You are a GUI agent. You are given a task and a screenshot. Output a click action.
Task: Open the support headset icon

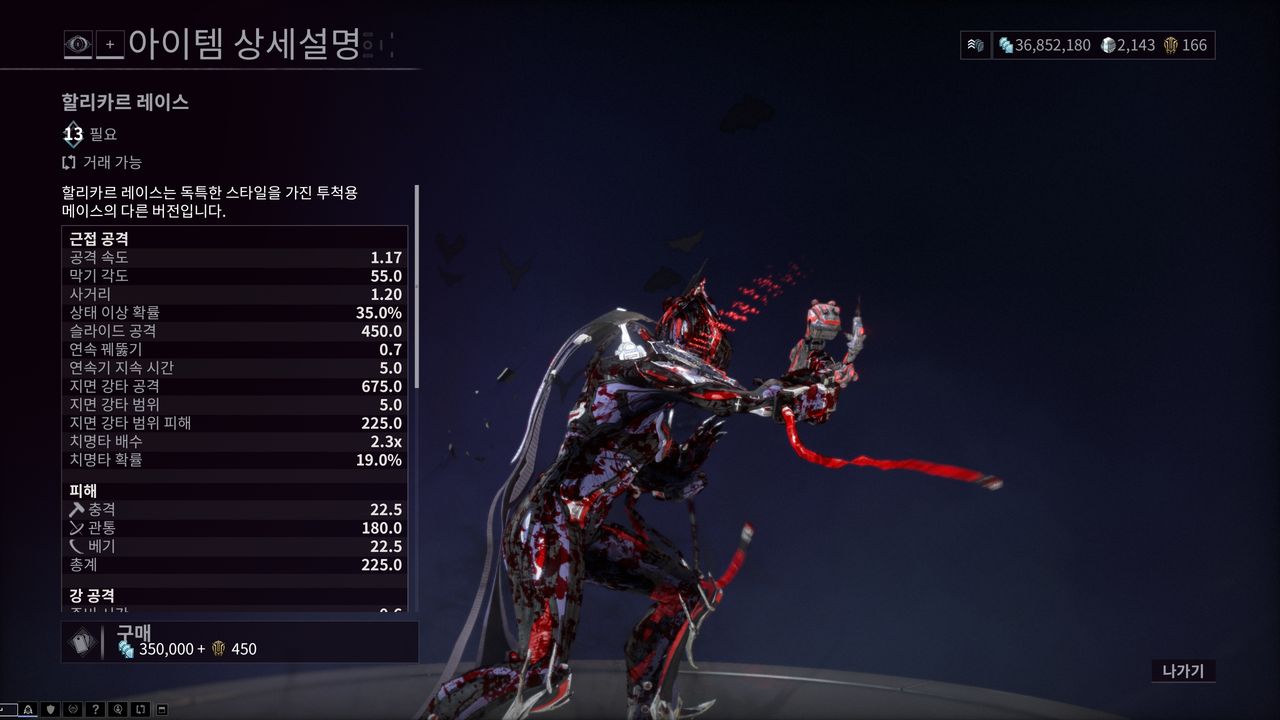pos(118,708)
